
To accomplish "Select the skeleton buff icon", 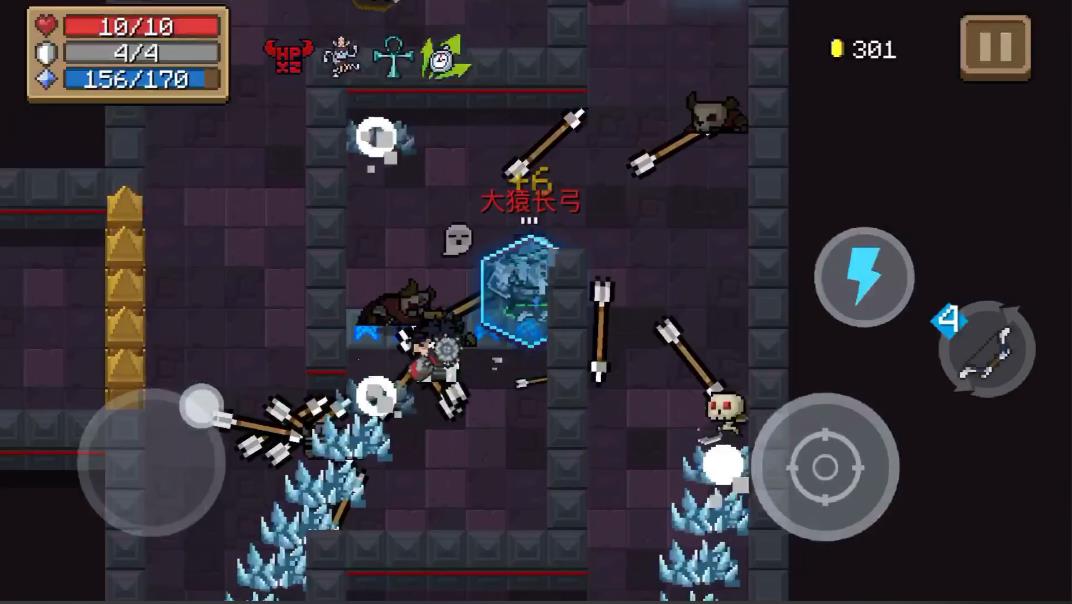I will 342,56.
